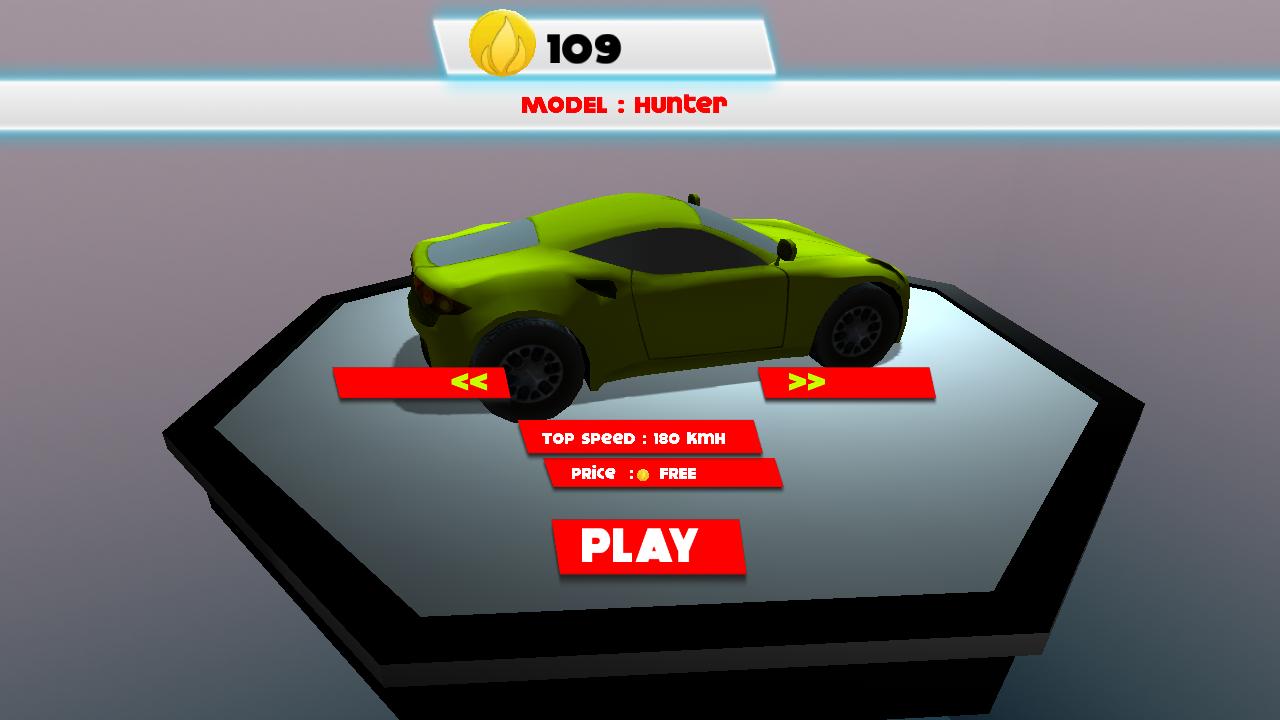The image size is (1280, 720).
Task: Click the yellow double-chevron left icon
Action: click(x=471, y=381)
